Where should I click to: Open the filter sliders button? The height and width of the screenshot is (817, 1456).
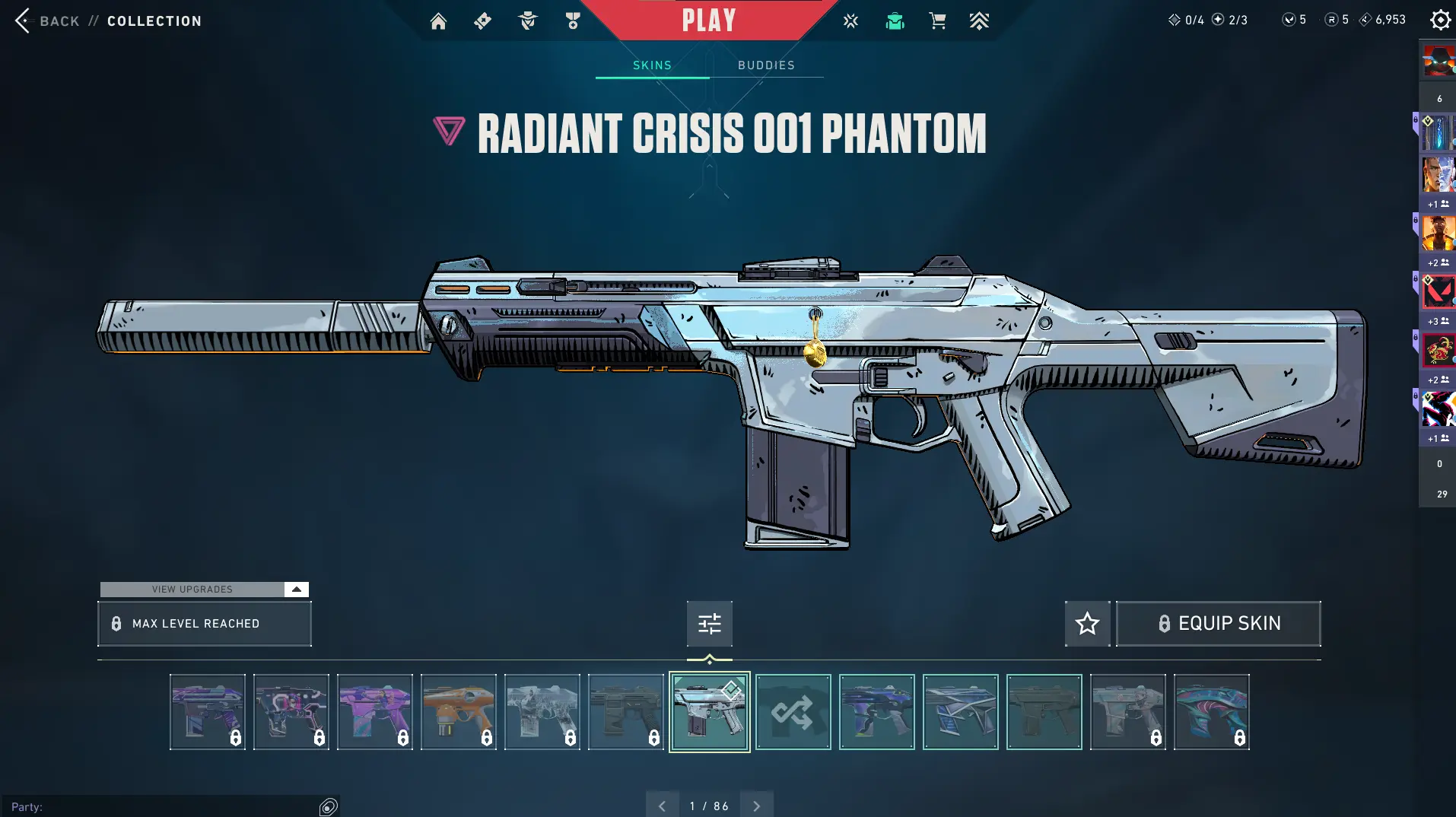(x=709, y=624)
